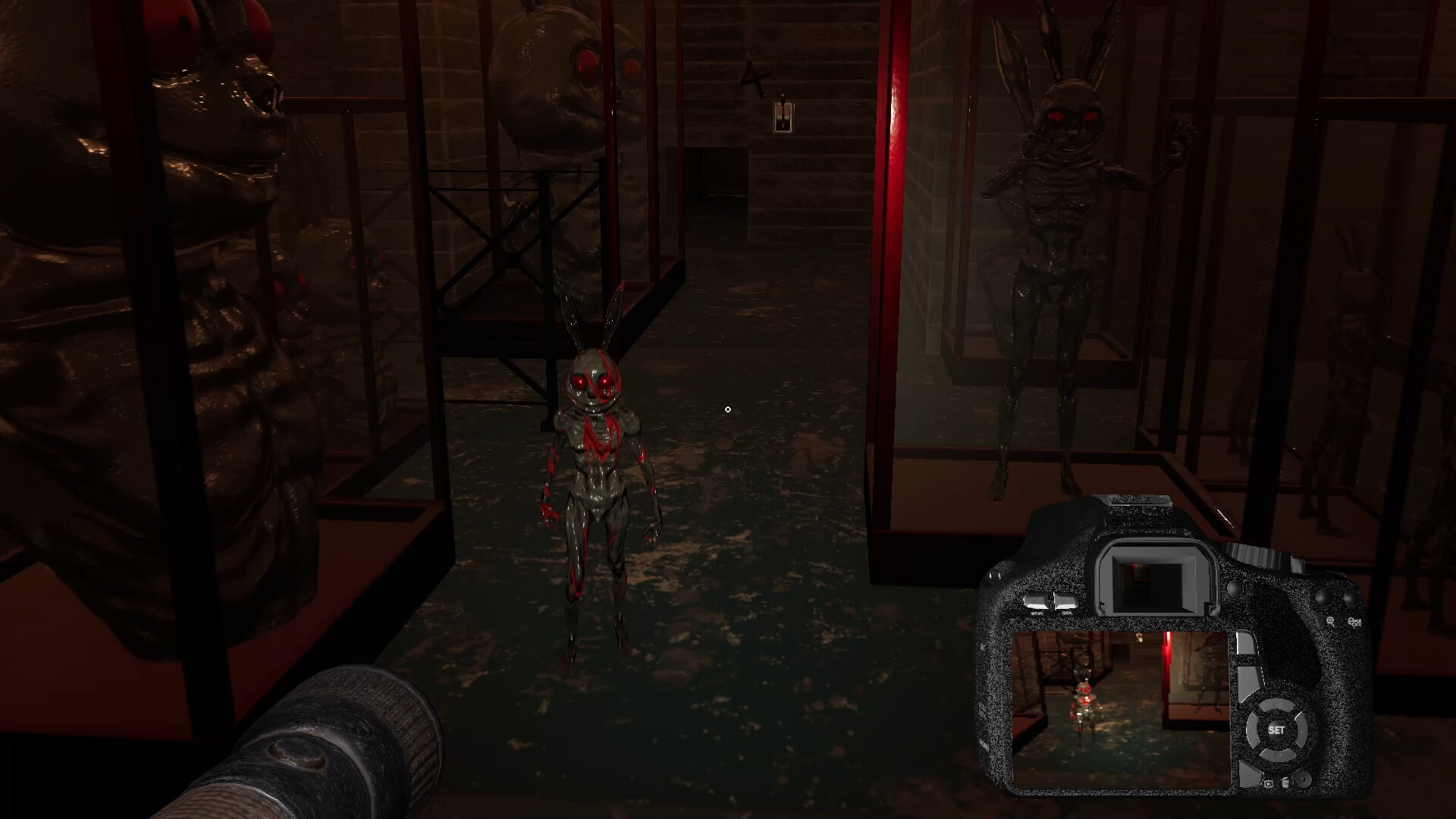The height and width of the screenshot is (819, 1456).
Task: Click the trash delete icon on the camera
Action: click(x=1286, y=783)
